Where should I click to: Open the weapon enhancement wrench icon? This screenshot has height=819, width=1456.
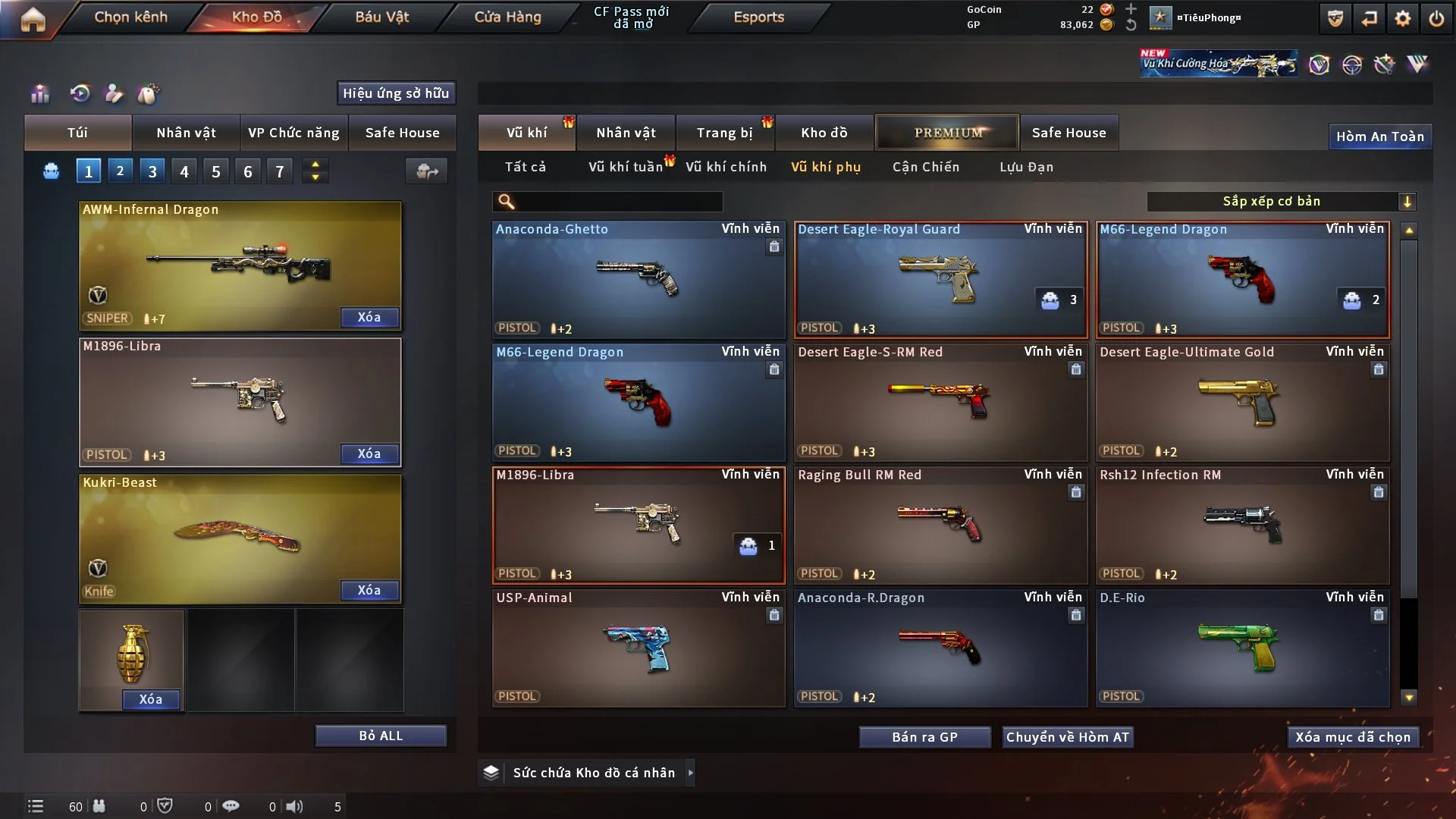tap(1385, 64)
